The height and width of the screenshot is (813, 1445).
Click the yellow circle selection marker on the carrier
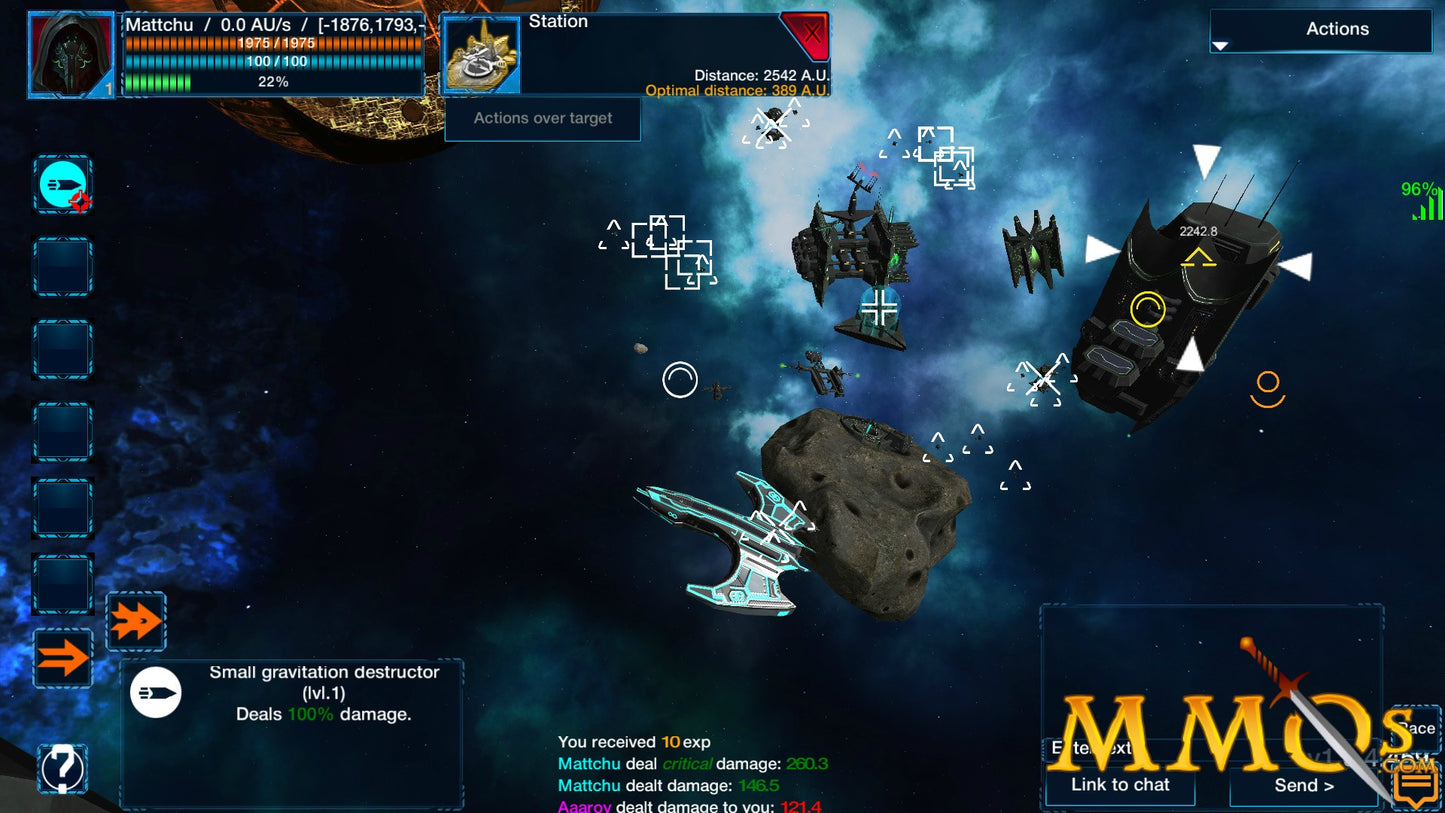click(1146, 310)
